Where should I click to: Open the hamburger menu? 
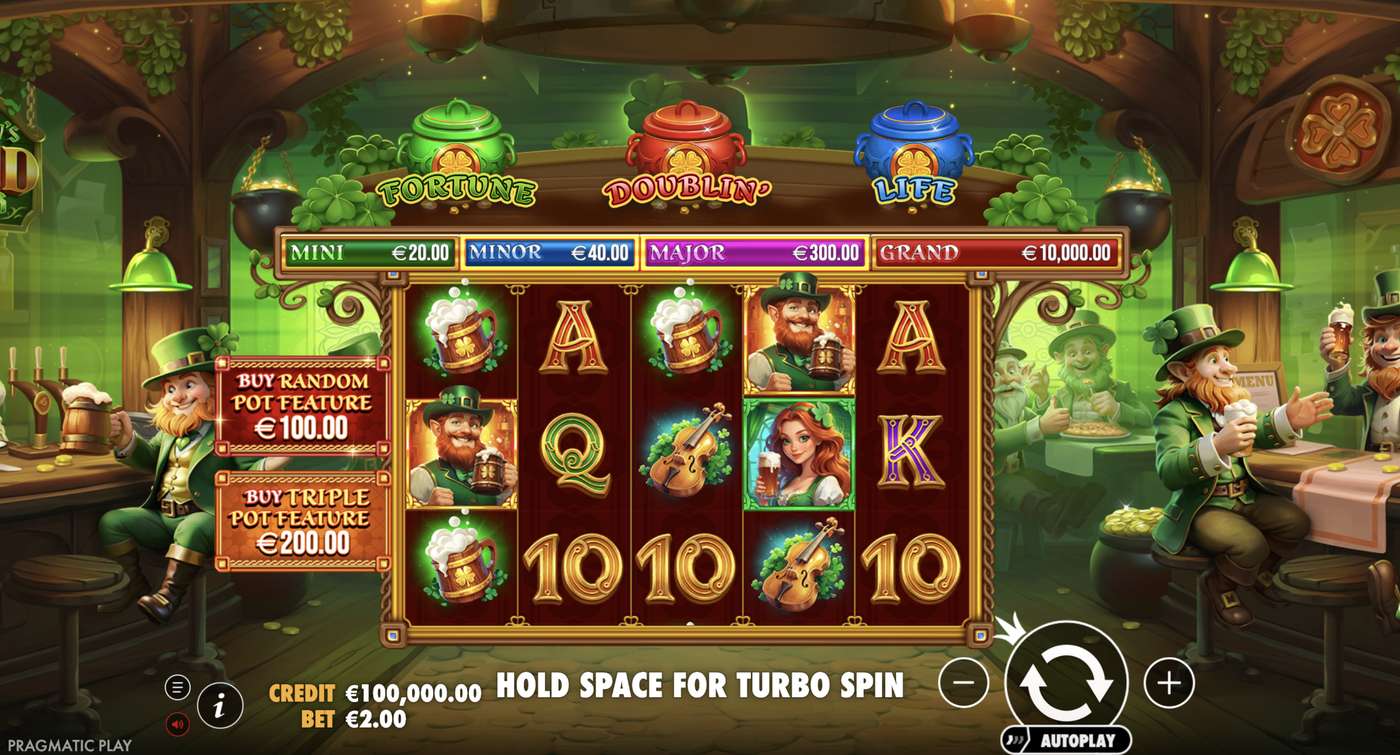[176, 688]
